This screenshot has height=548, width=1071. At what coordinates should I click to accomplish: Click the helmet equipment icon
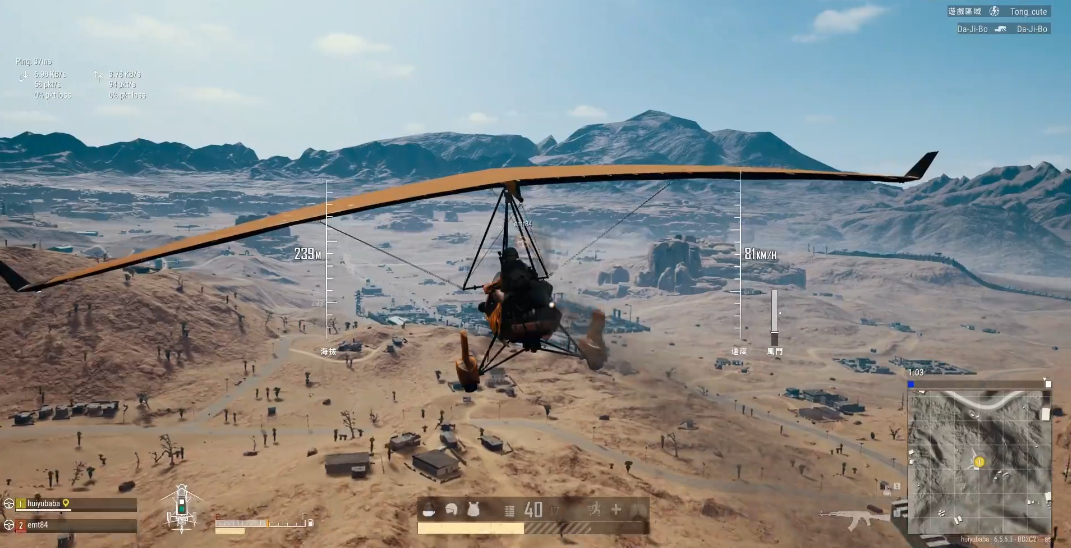452,509
